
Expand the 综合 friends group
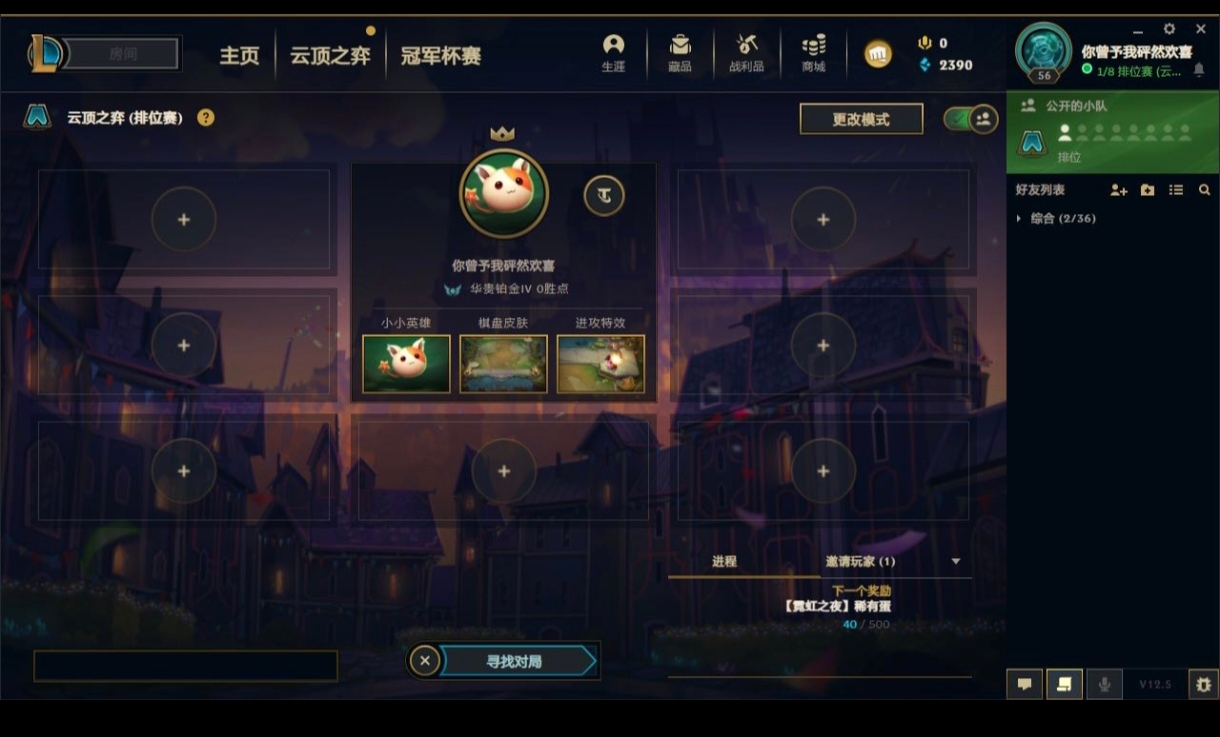click(x=1019, y=218)
